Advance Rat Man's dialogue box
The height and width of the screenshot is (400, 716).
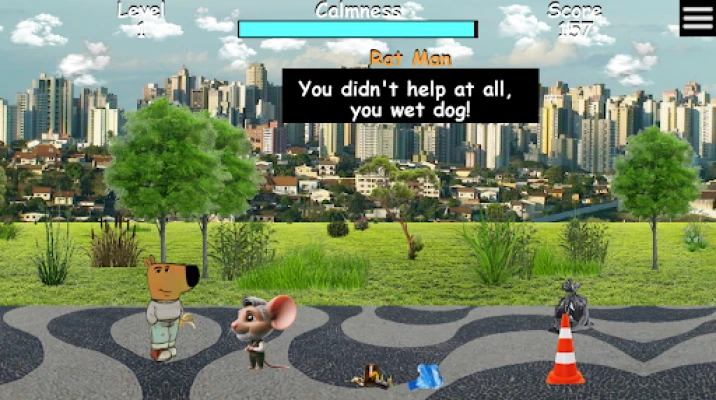click(410, 97)
